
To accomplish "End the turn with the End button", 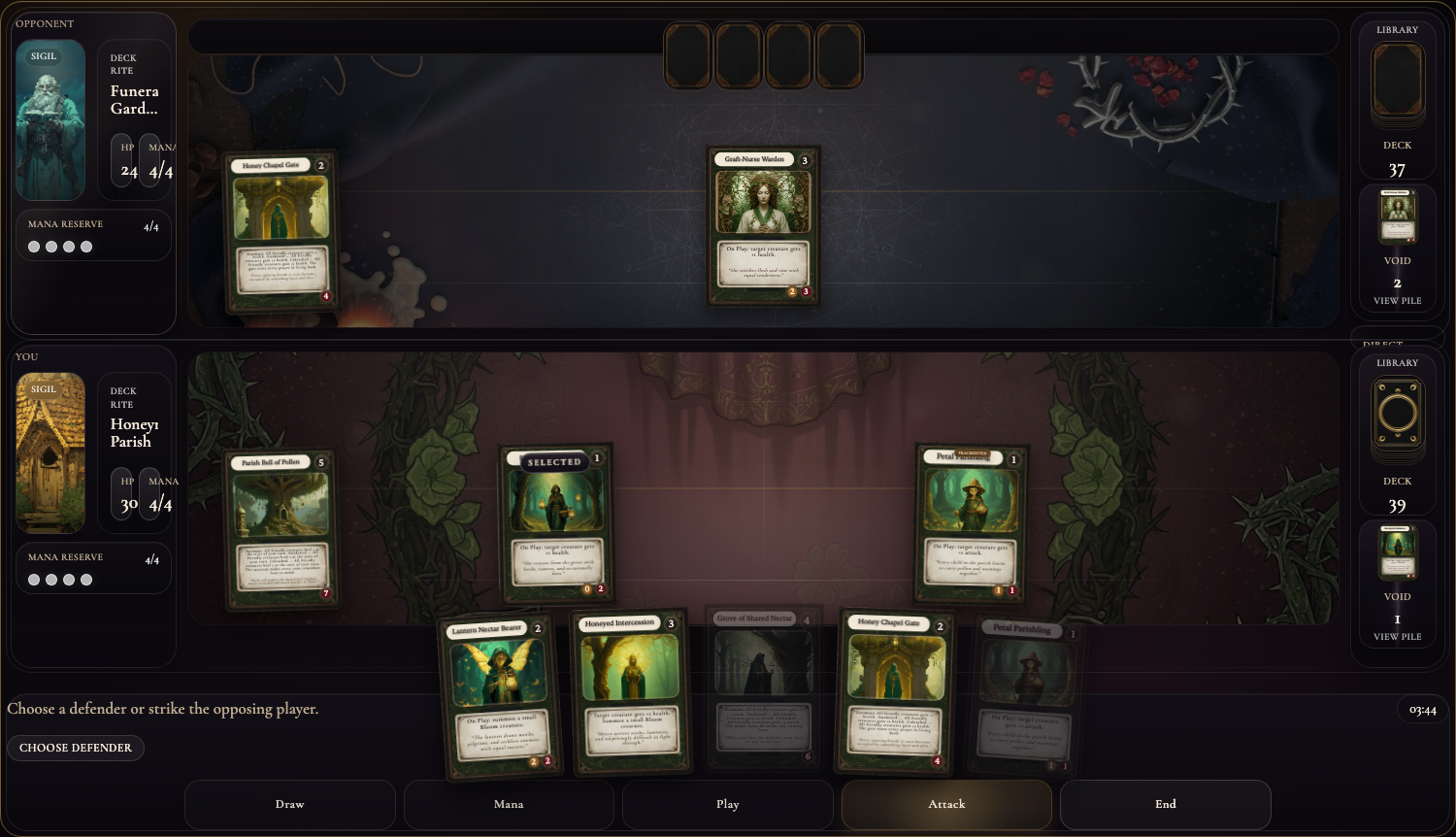I will (1165, 804).
